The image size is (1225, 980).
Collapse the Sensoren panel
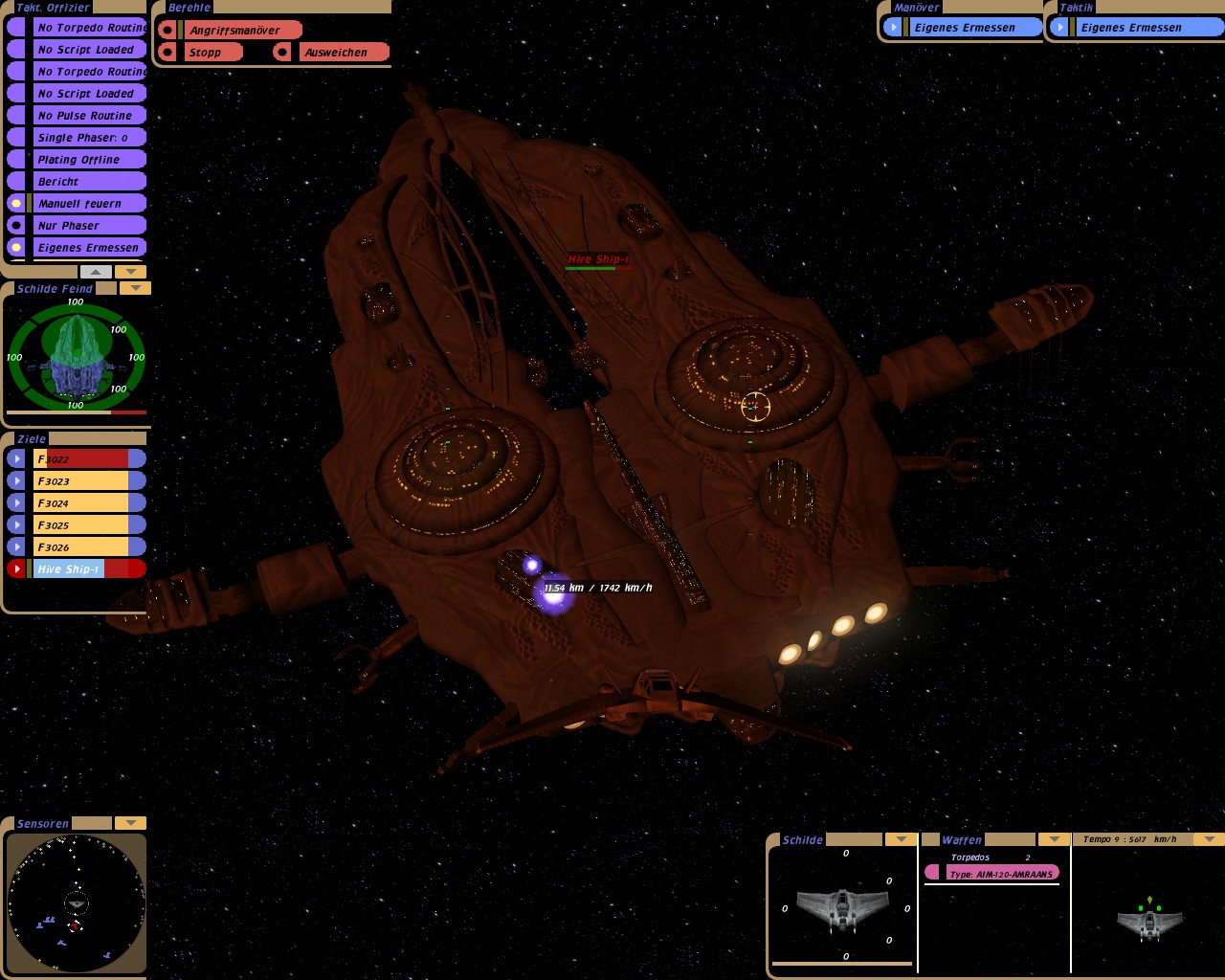coord(130,823)
